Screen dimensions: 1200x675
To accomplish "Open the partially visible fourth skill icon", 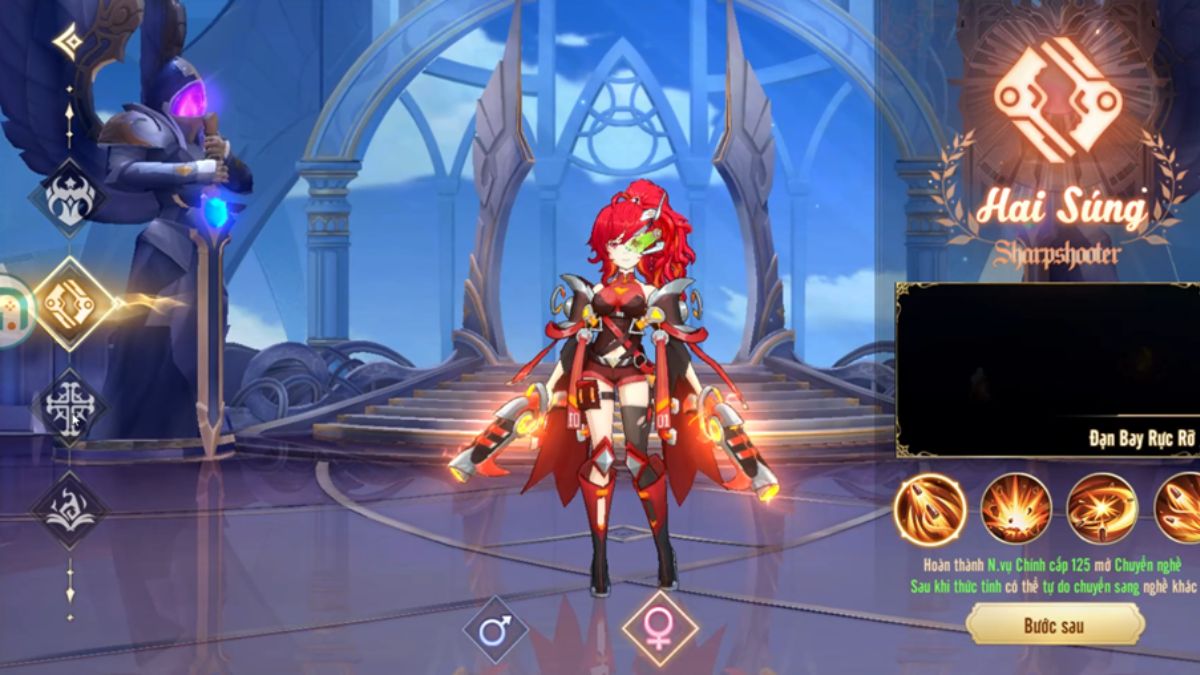I will pyautogui.click(x=1179, y=508).
